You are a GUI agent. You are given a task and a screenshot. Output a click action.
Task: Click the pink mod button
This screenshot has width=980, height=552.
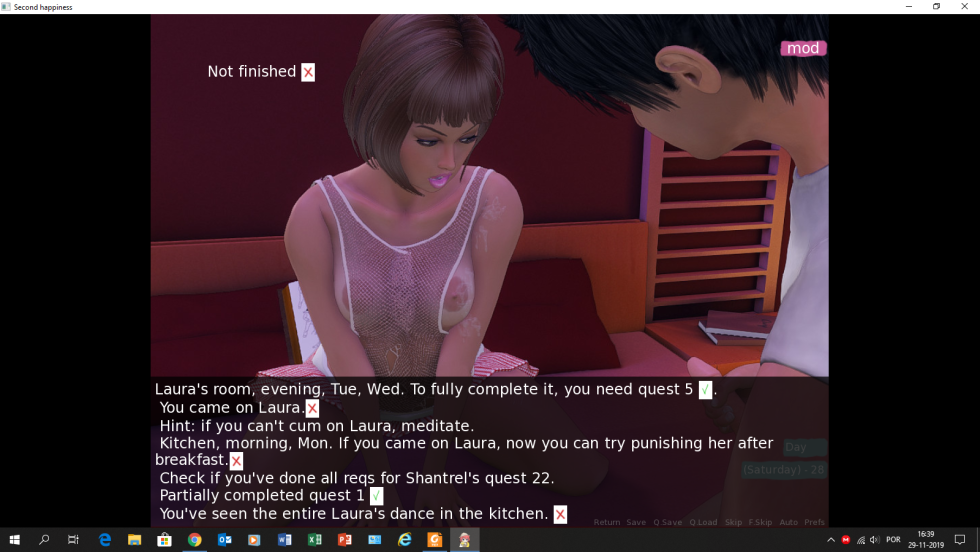pyautogui.click(x=803, y=48)
